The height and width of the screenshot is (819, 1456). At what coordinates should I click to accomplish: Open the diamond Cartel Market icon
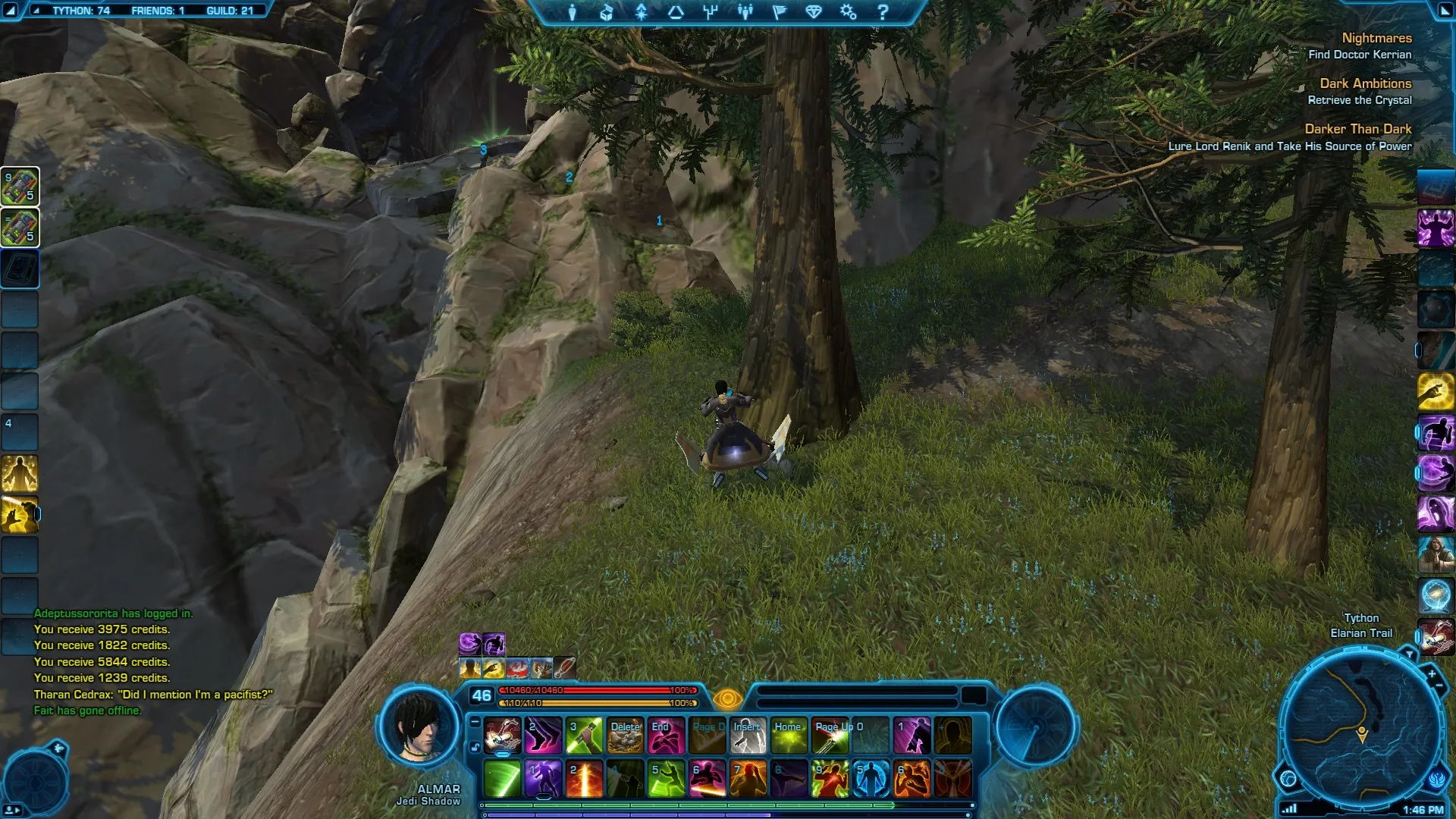(814, 12)
